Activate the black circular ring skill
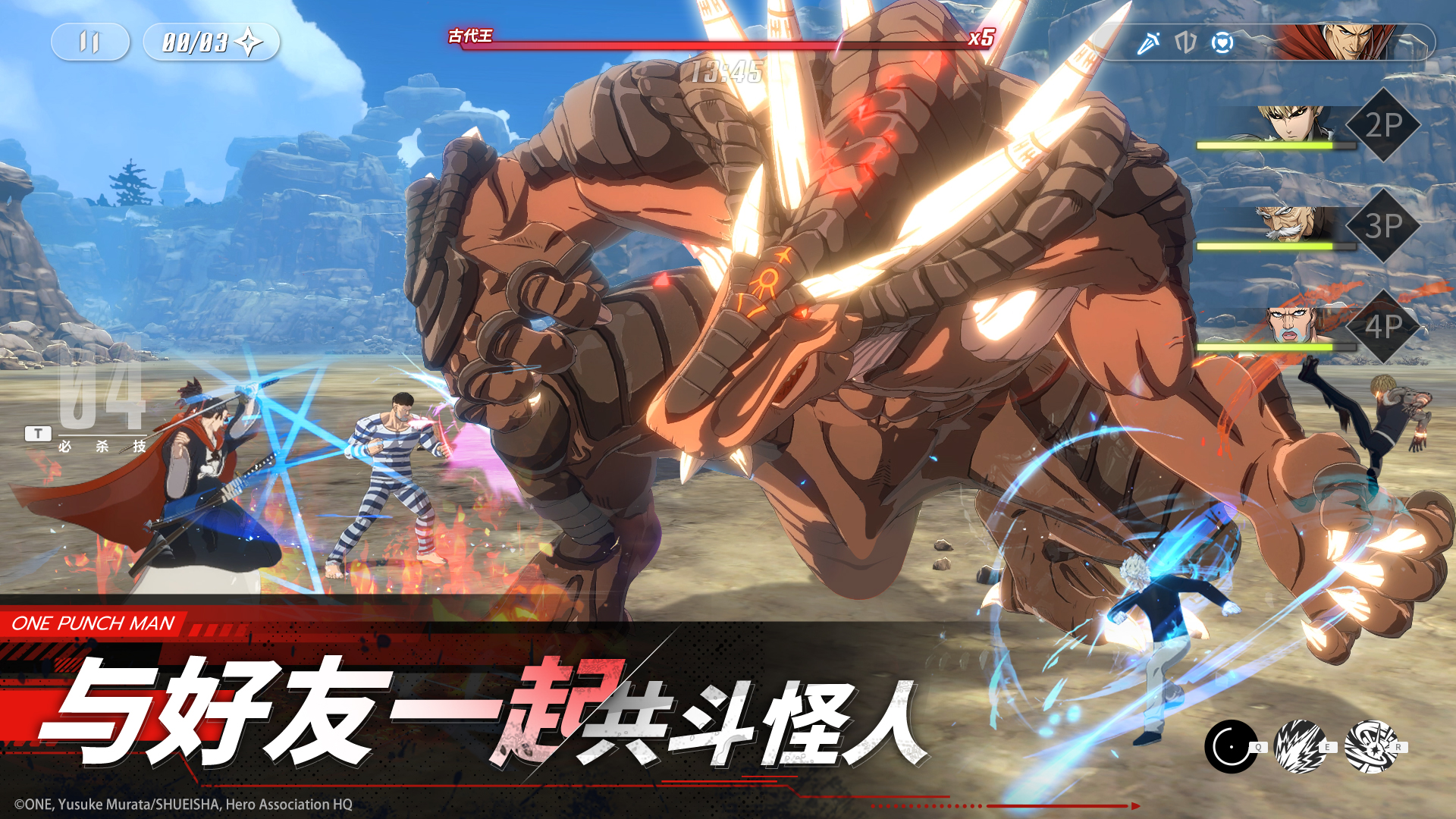 point(1231,747)
